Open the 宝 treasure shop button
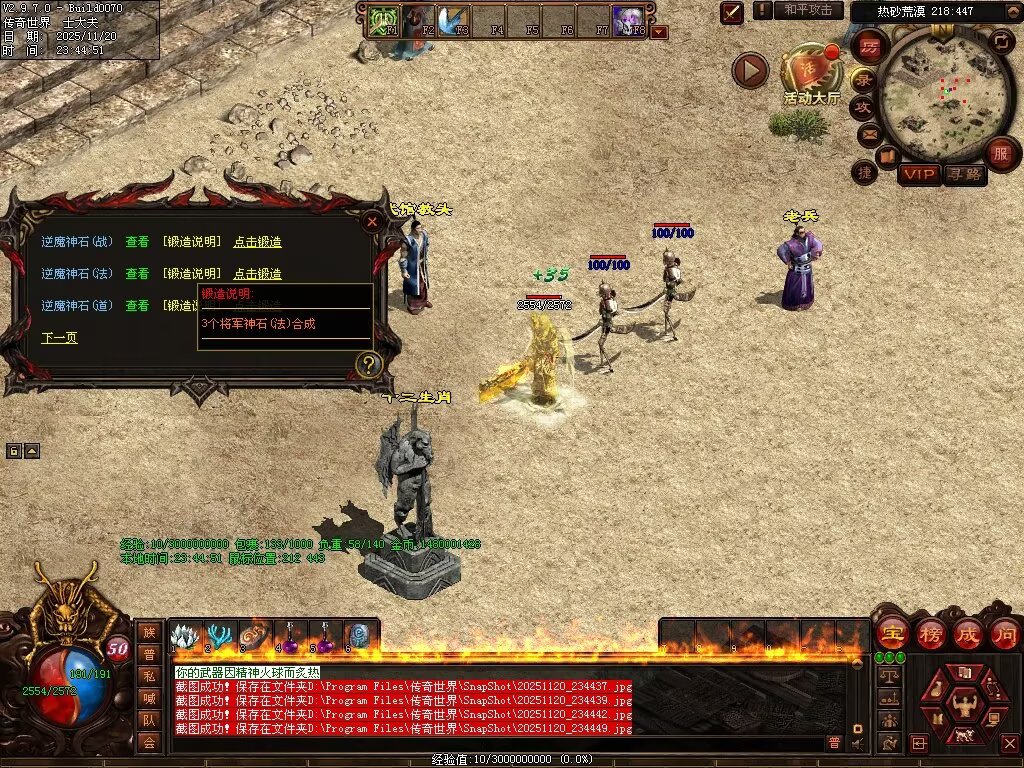 pyautogui.click(x=891, y=633)
